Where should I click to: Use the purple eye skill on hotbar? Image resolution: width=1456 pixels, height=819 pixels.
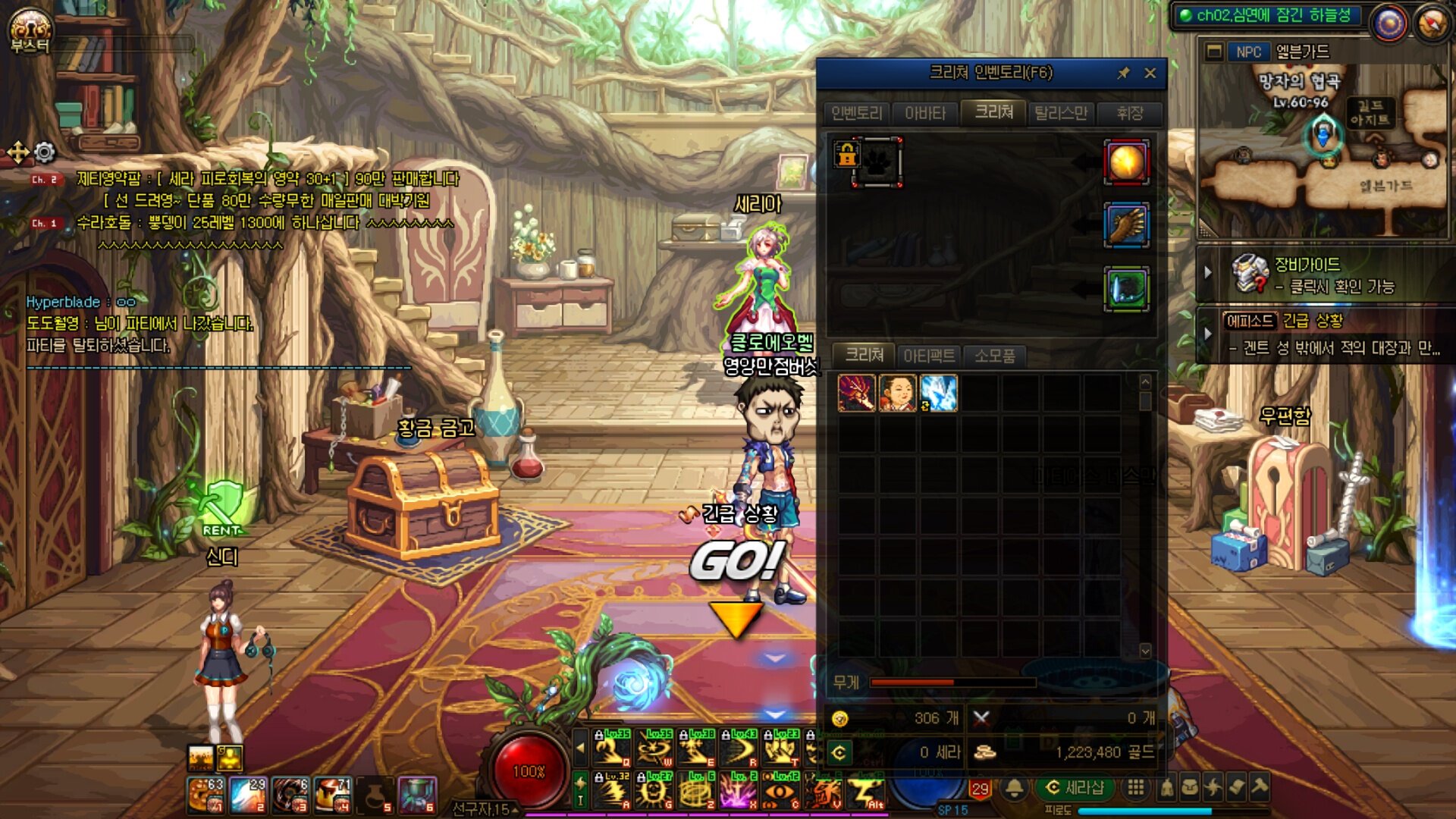pos(777,792)
